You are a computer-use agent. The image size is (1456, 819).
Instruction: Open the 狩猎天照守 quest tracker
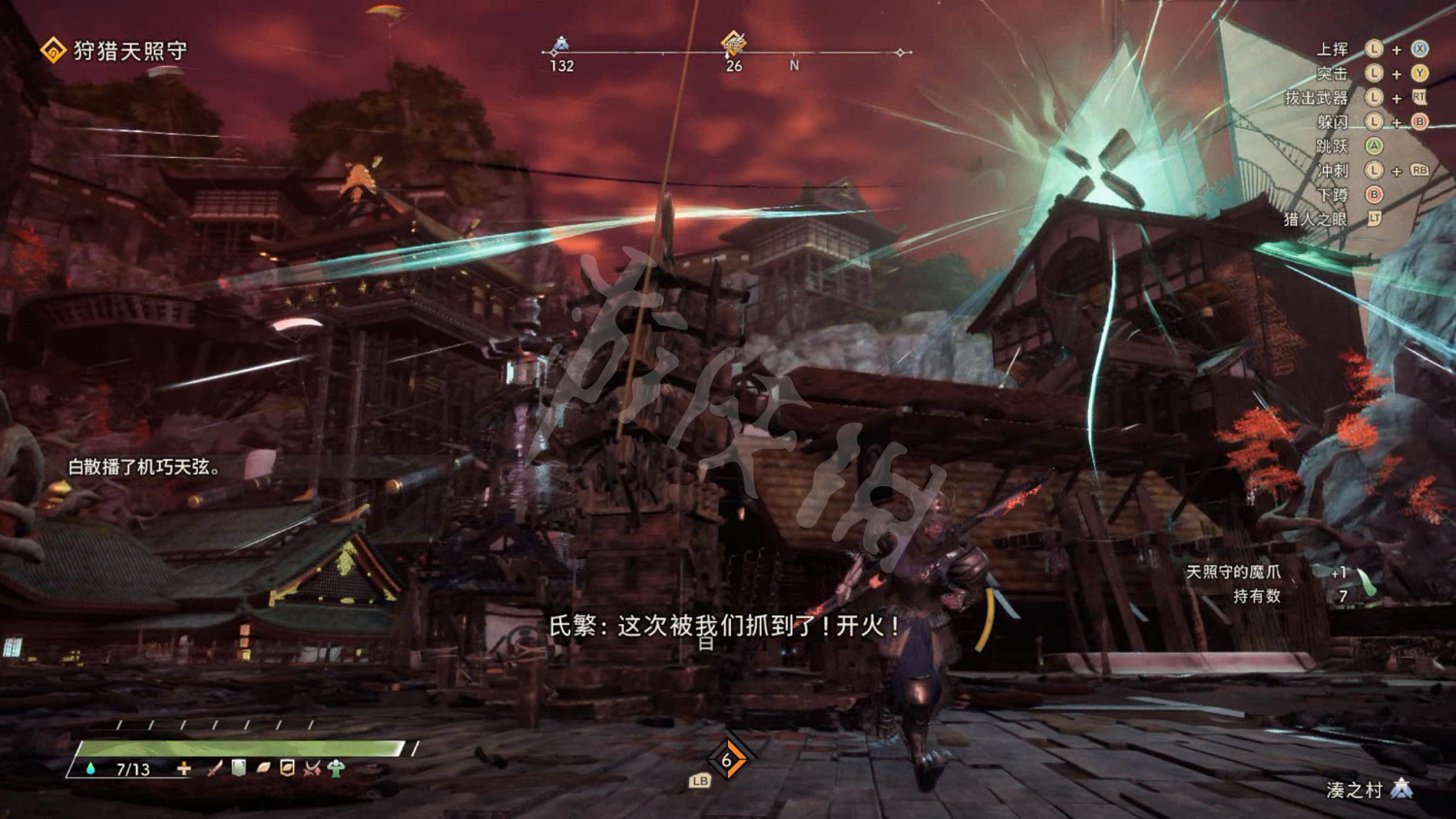click(x=130, y=50)
